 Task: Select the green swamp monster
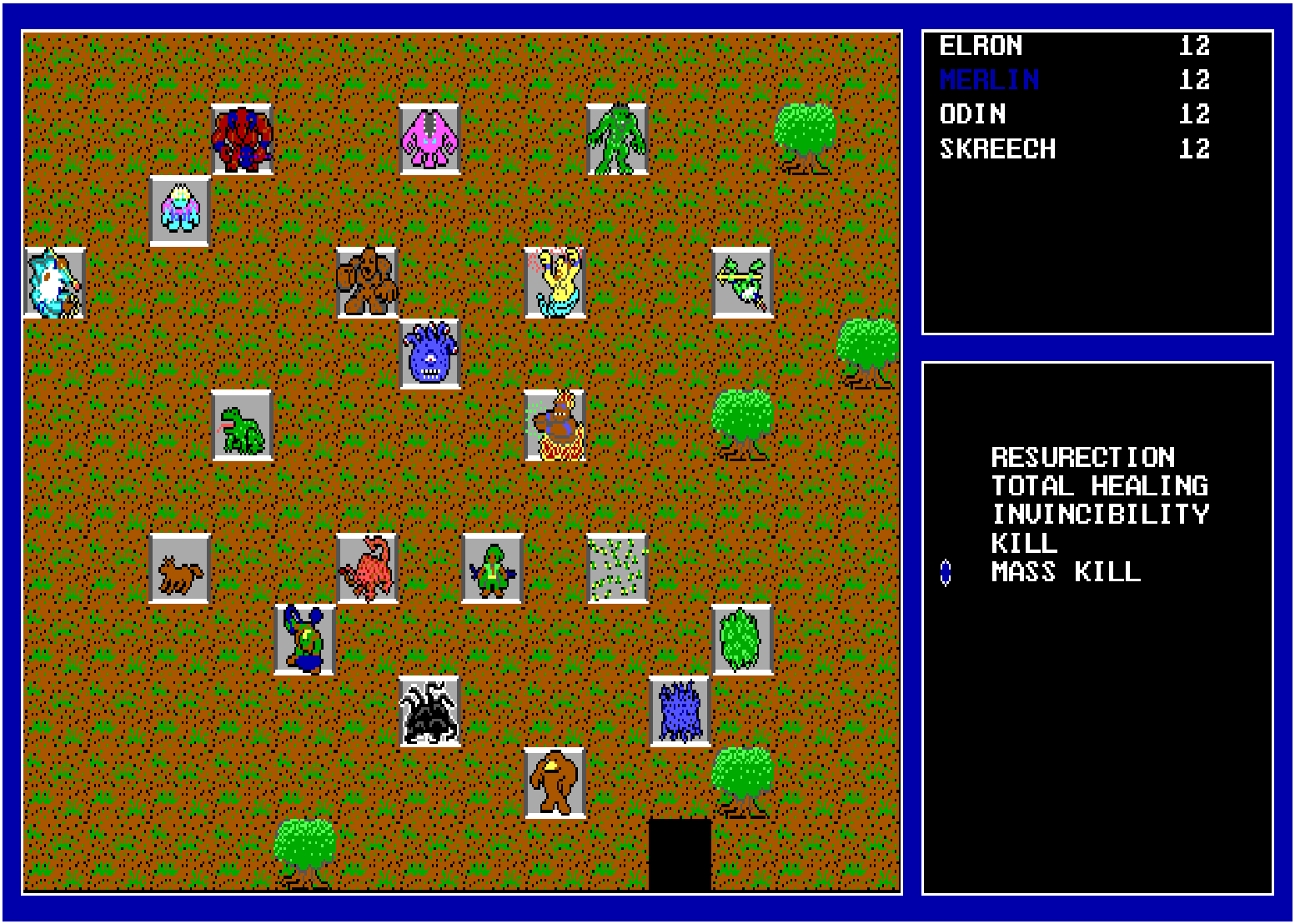coord(615,140)
